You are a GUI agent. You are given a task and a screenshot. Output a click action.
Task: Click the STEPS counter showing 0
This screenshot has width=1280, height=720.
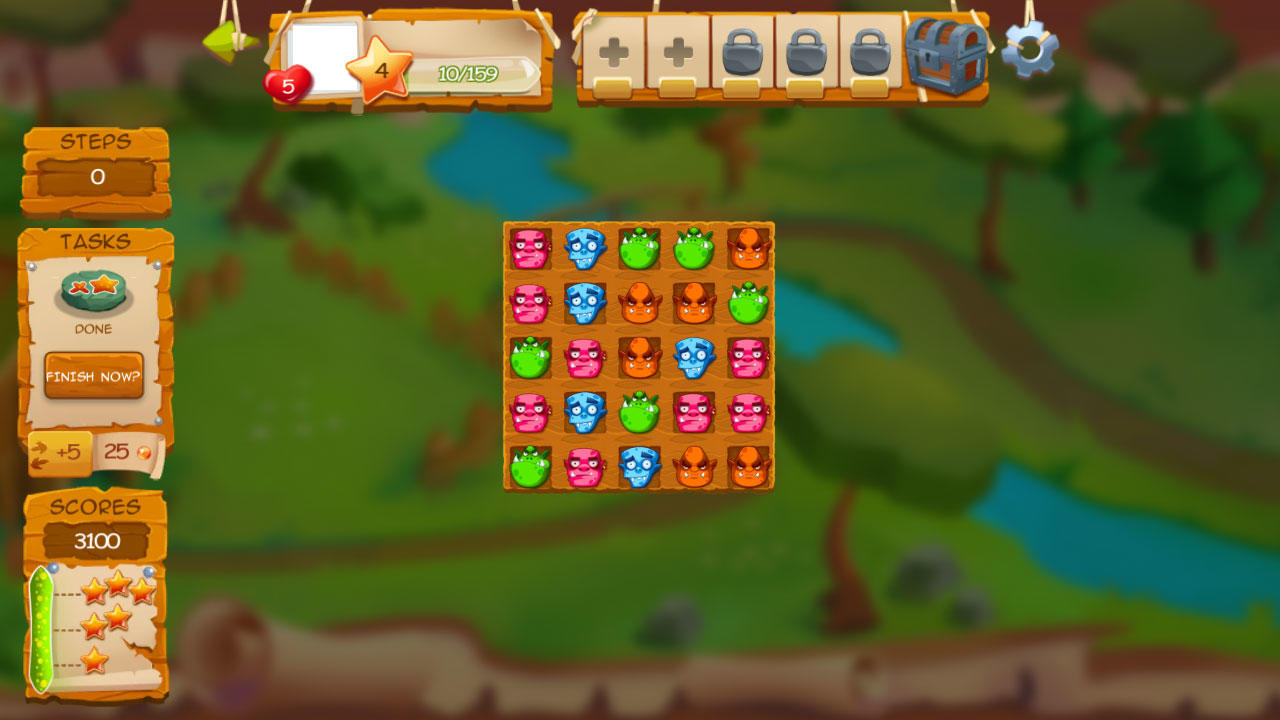click(x=93, y=176)
